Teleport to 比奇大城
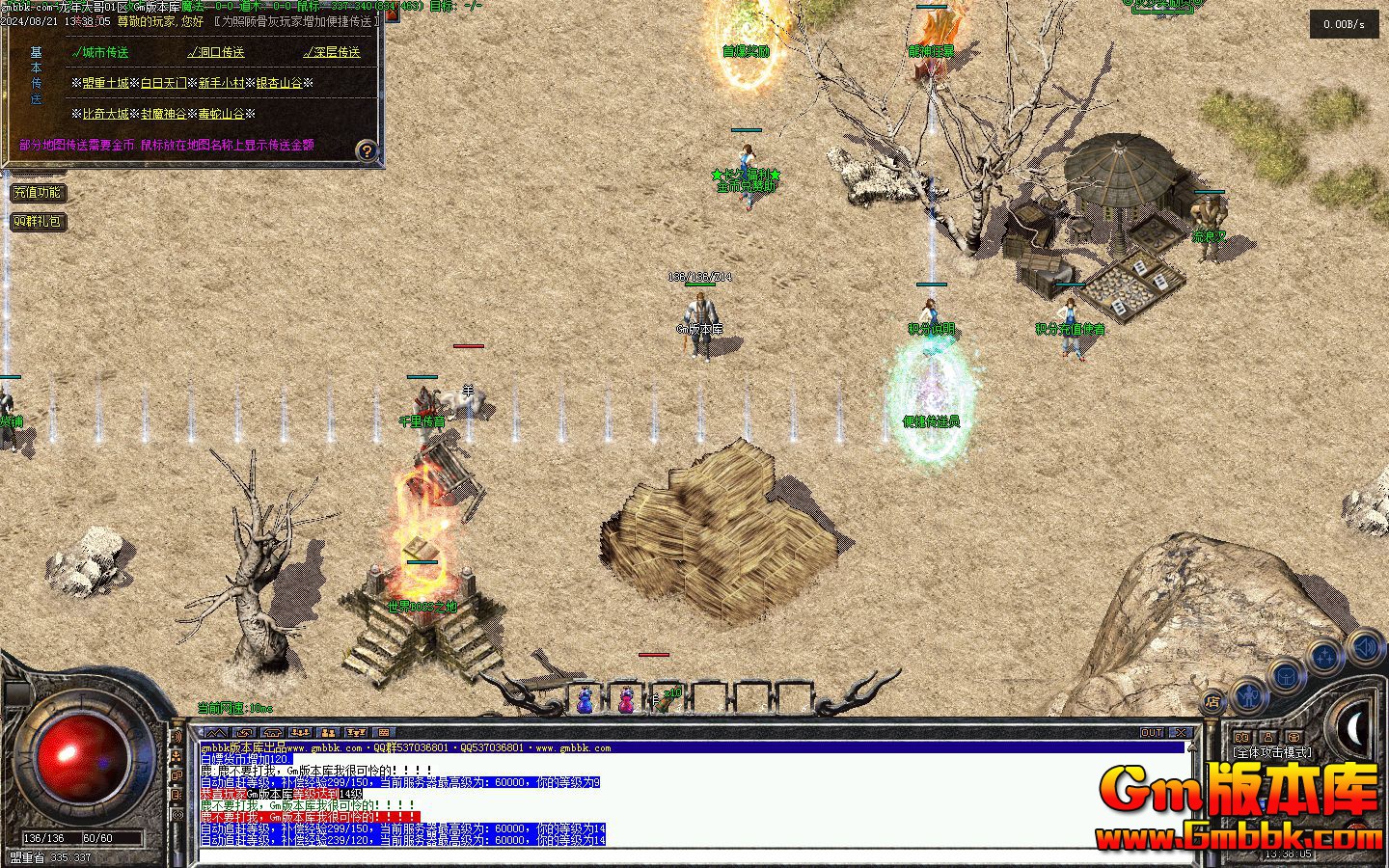 [x=105, y=114]
